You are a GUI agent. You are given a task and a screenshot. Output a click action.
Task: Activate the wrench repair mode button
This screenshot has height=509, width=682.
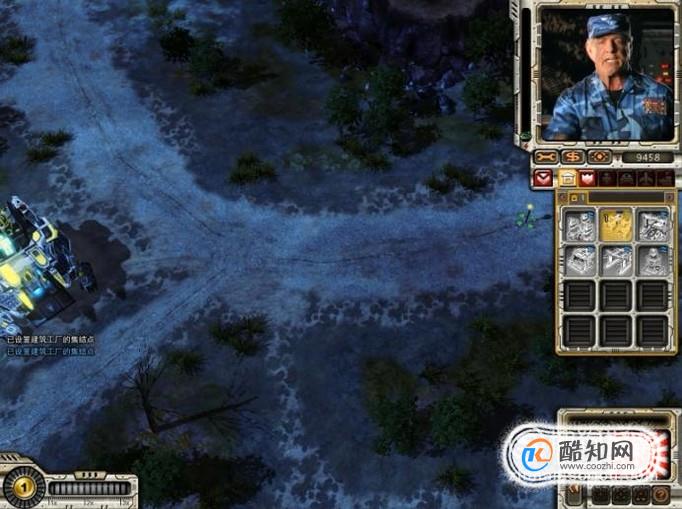(546, 157)
